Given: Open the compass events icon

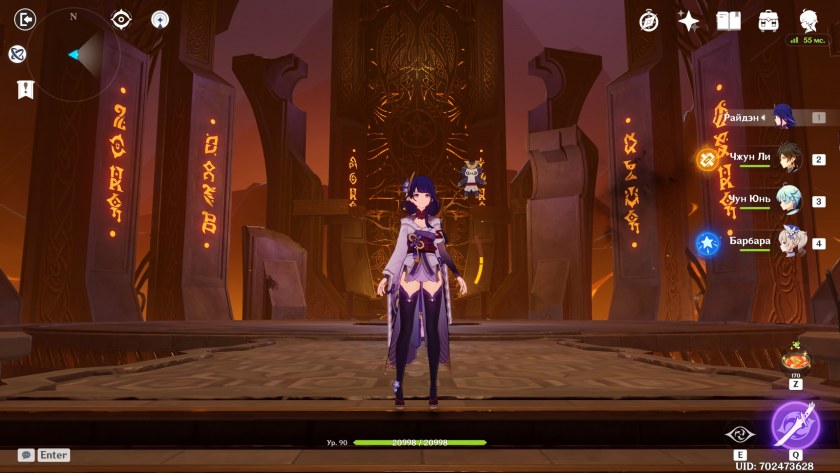Looking at the screenshot, I should pyautogui.click(x=649, y=20).
